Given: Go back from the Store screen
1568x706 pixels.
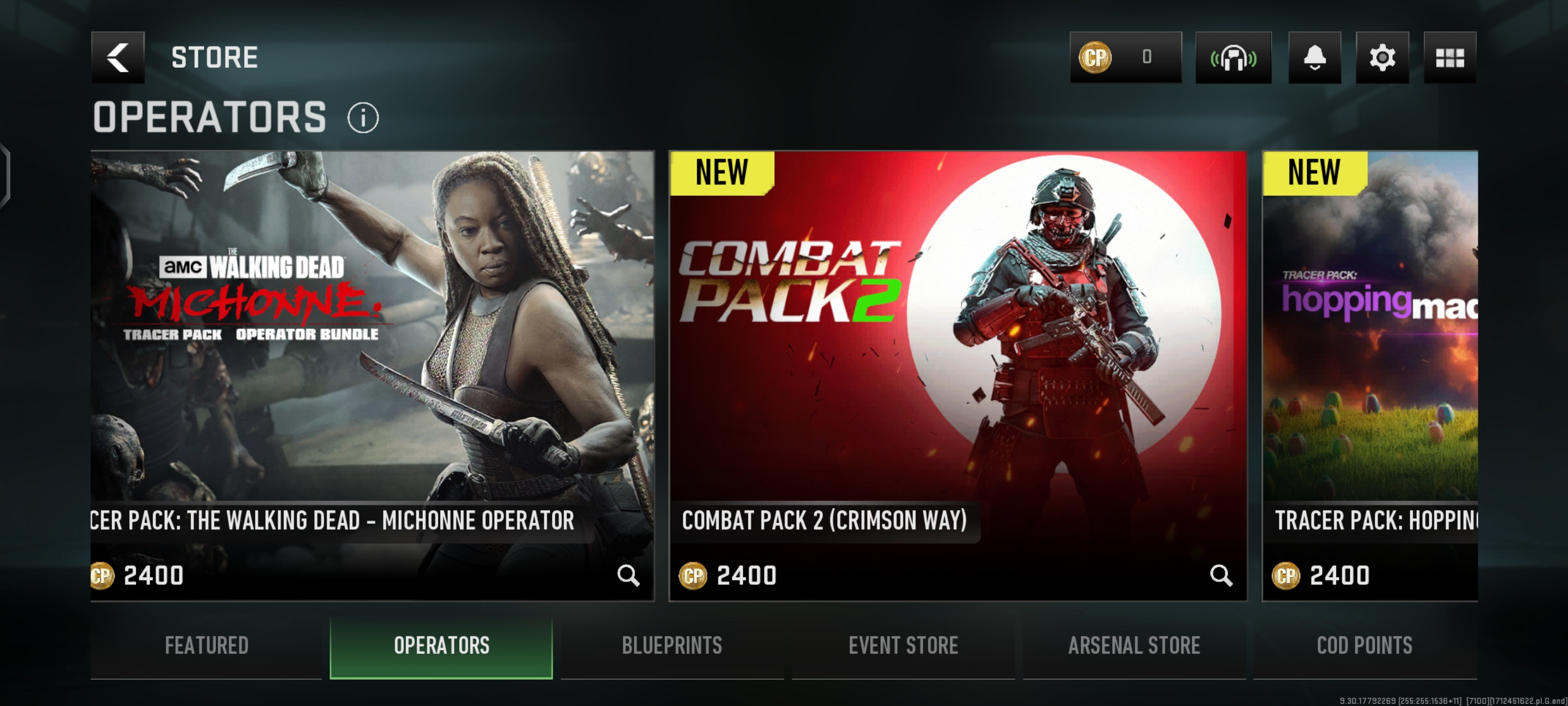Looking at the screenshot, I should point(118,57).
